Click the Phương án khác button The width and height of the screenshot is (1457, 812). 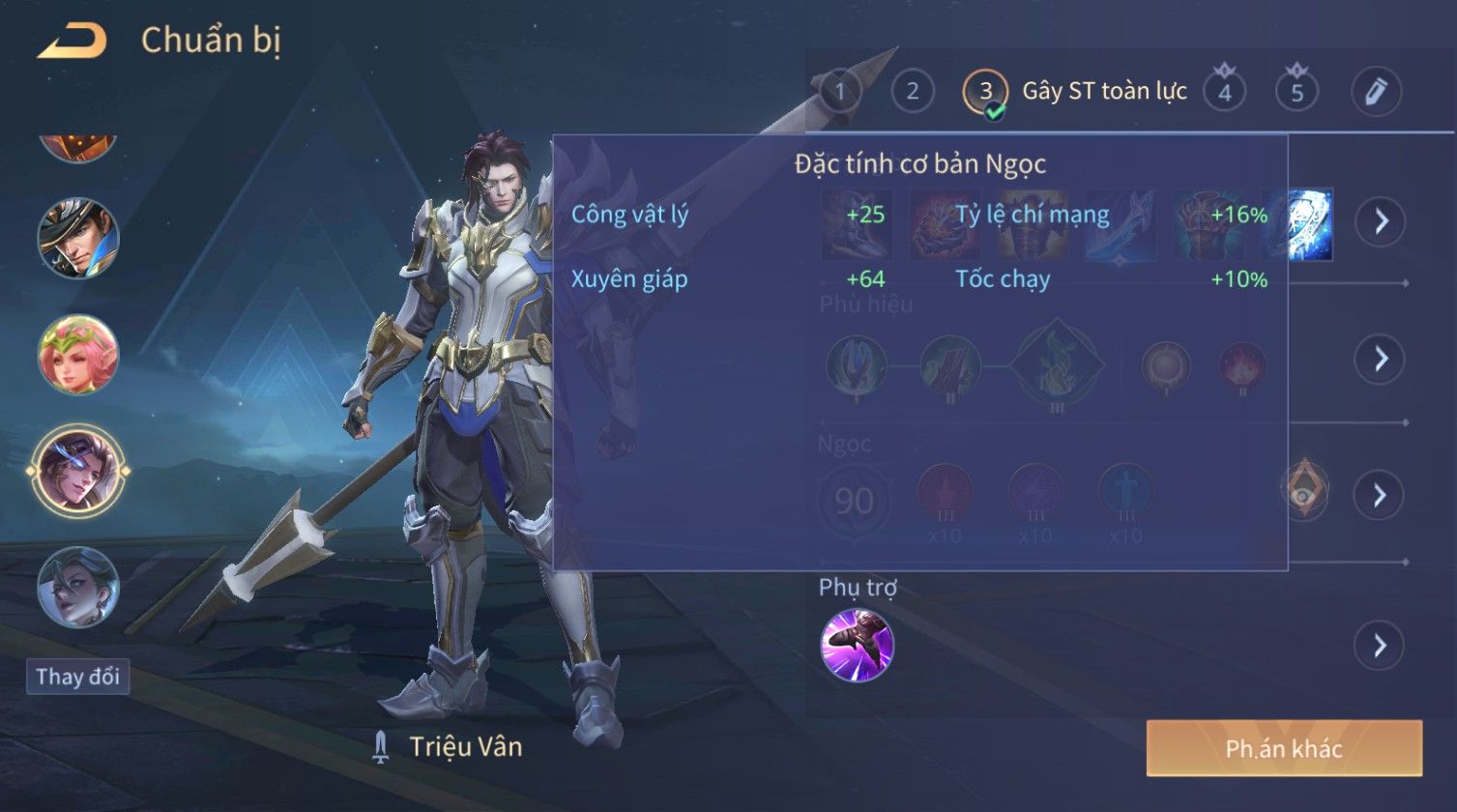point(1284,748)
